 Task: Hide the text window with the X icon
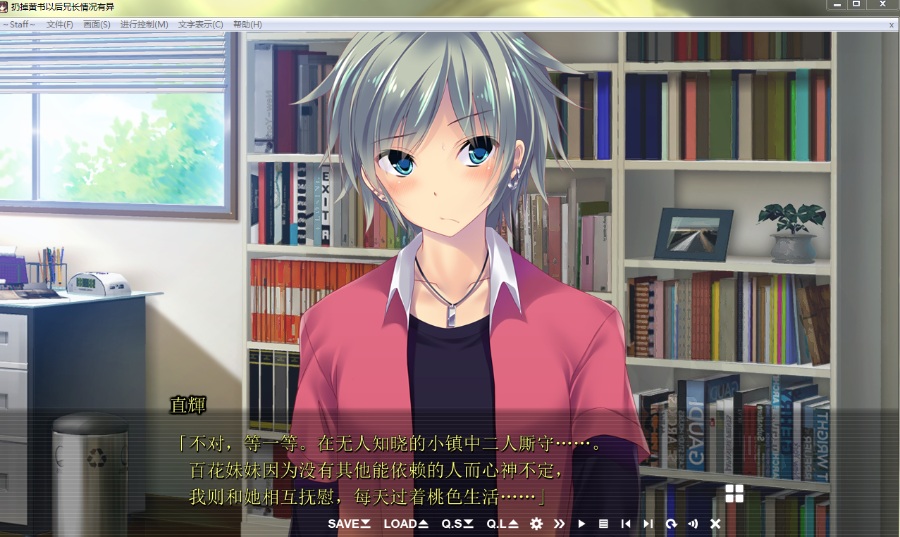tap(715, 523)
